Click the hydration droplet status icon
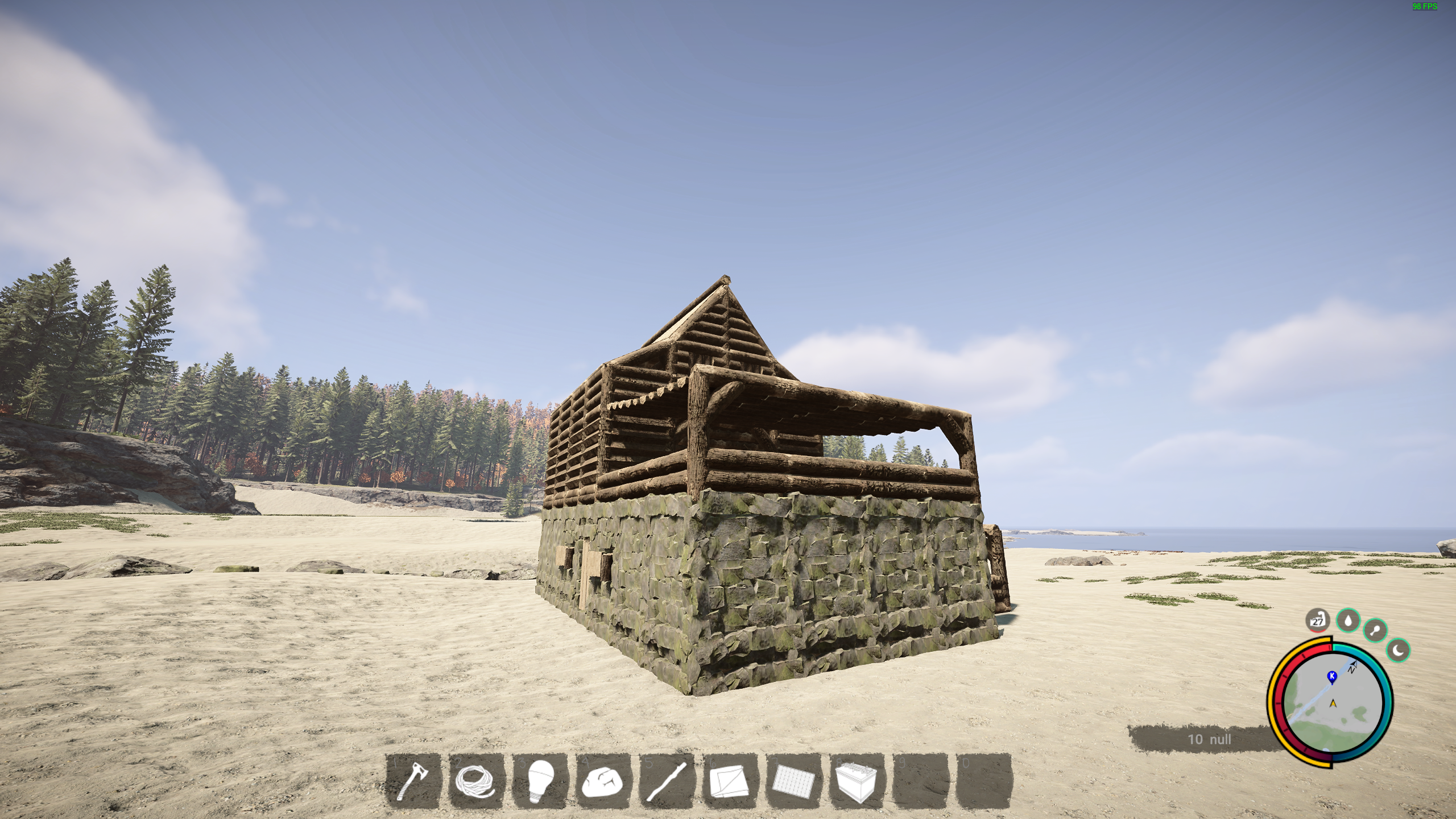 coord(1347,621)
